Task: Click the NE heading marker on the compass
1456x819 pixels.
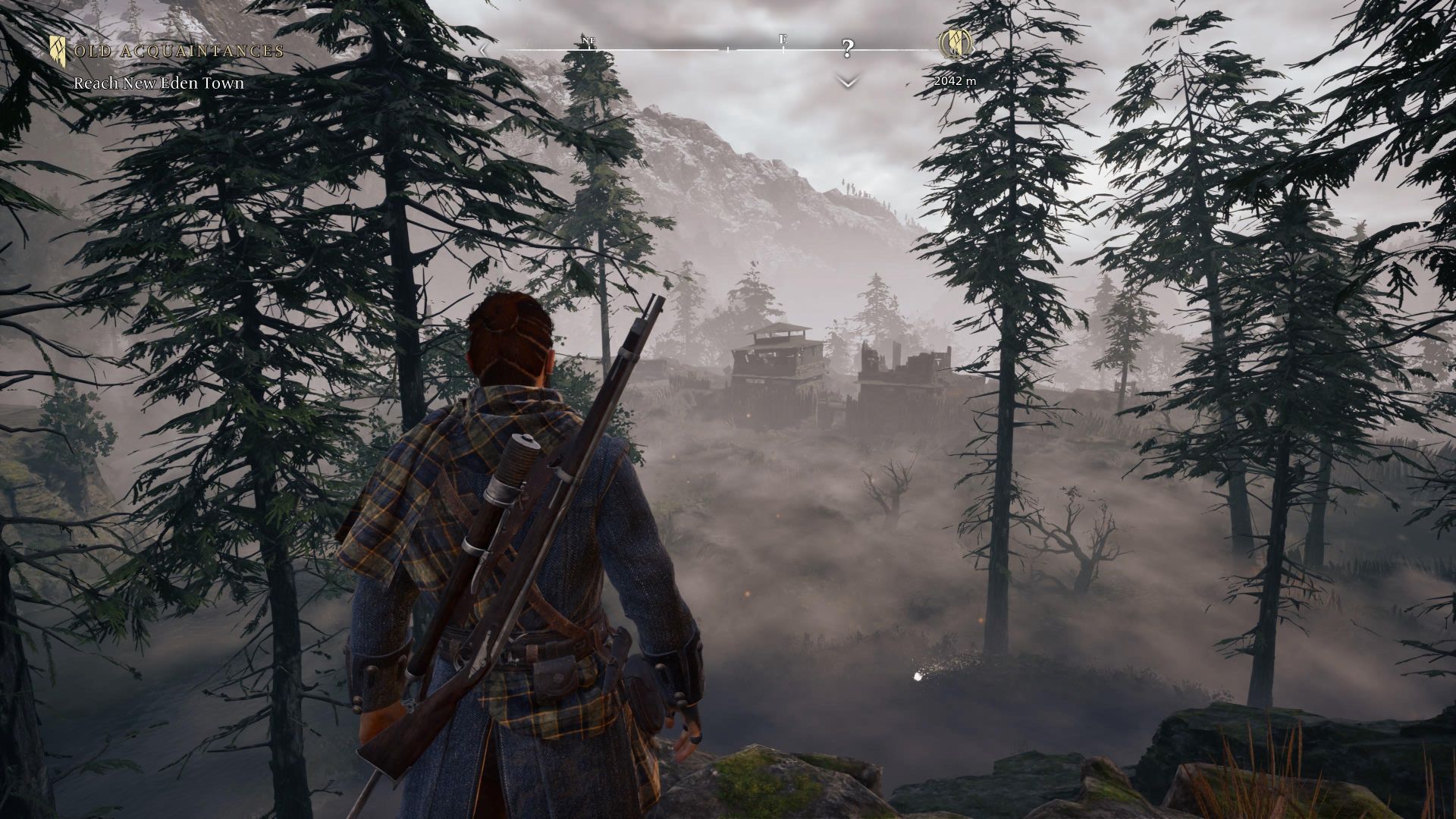Action: [589, 40]
